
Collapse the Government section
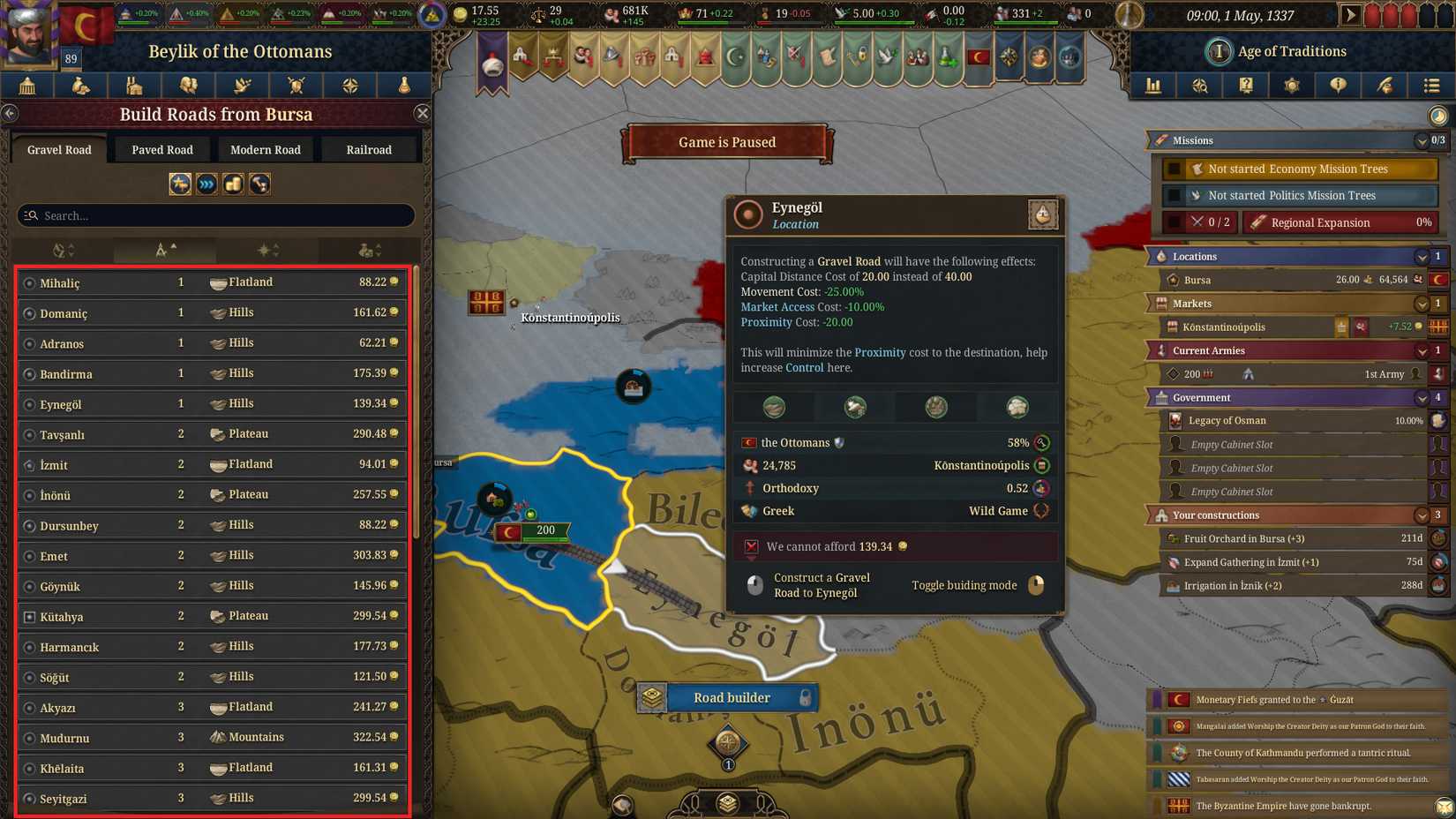(x=1421, y=397)
